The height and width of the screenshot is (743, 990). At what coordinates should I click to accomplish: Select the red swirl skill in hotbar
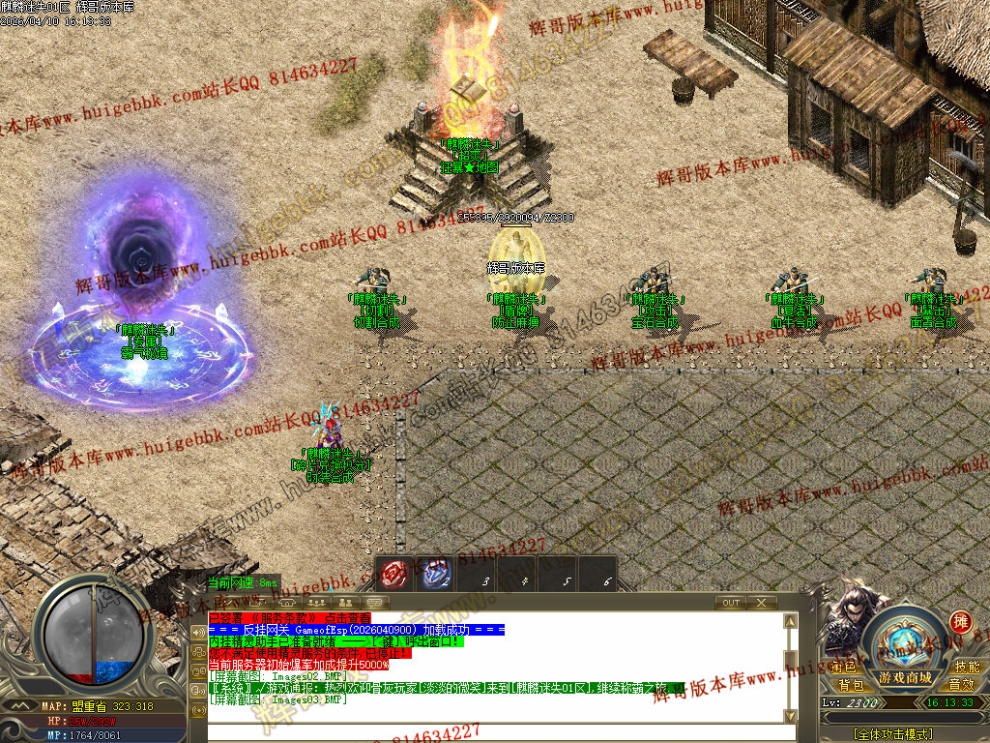pyautogui.click(x=394, y=575)
